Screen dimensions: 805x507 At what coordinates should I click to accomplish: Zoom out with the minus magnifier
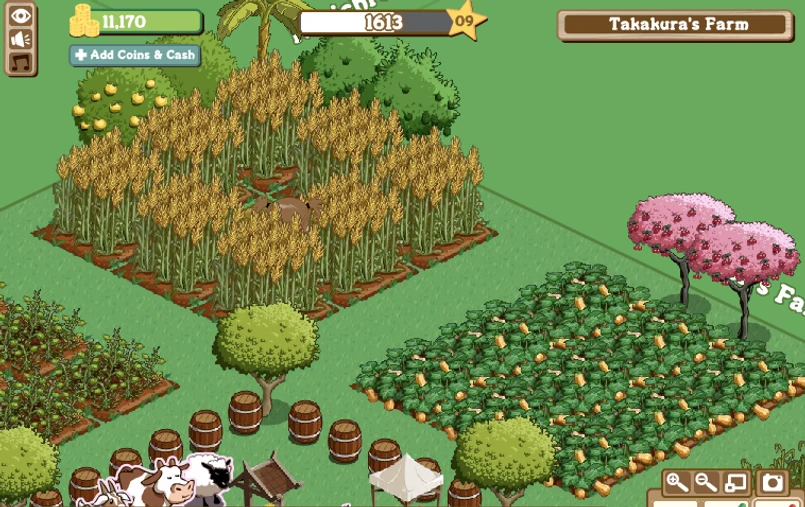[706, 483]
